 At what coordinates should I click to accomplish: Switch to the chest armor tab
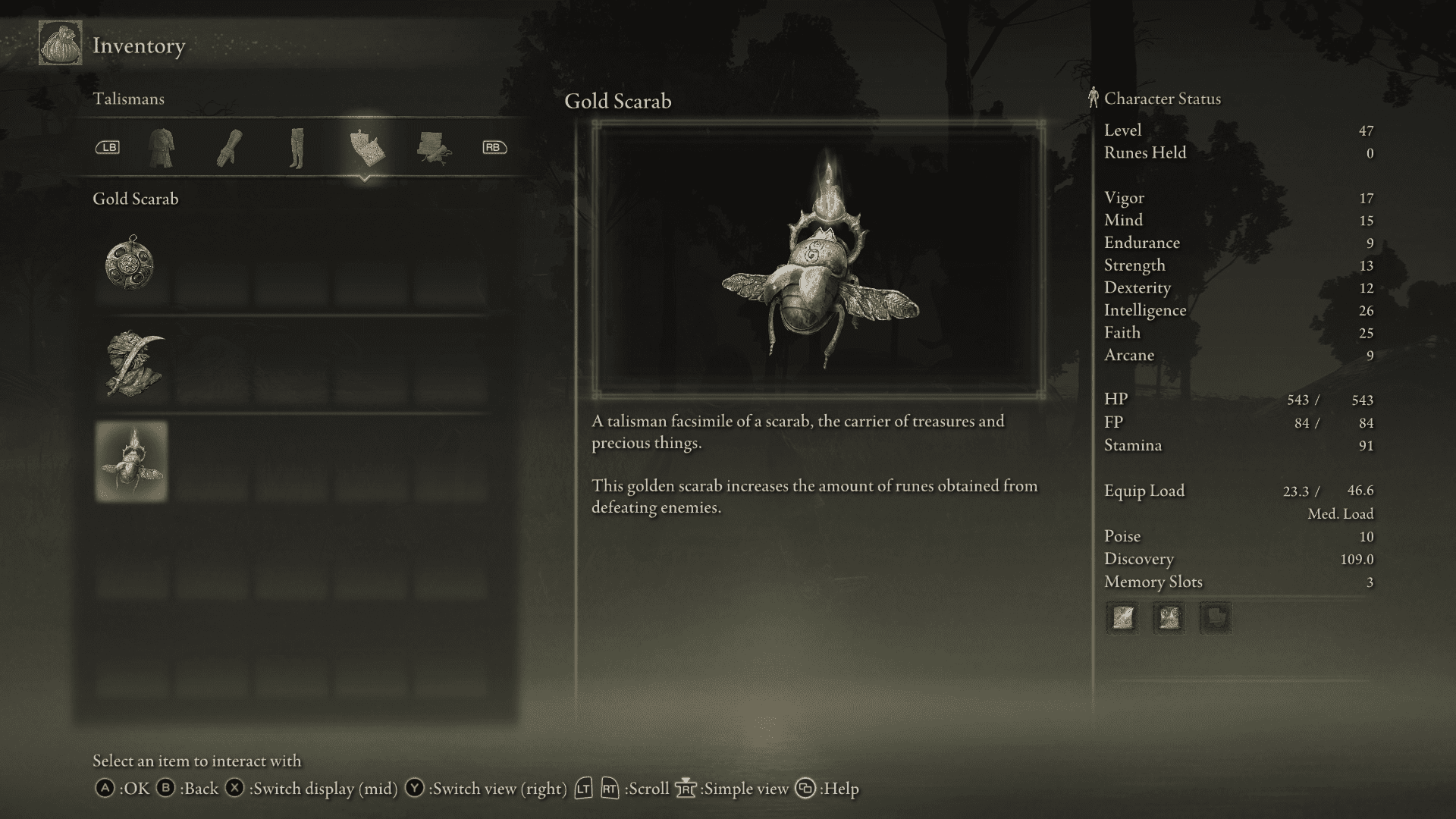[x=162, y=147]
